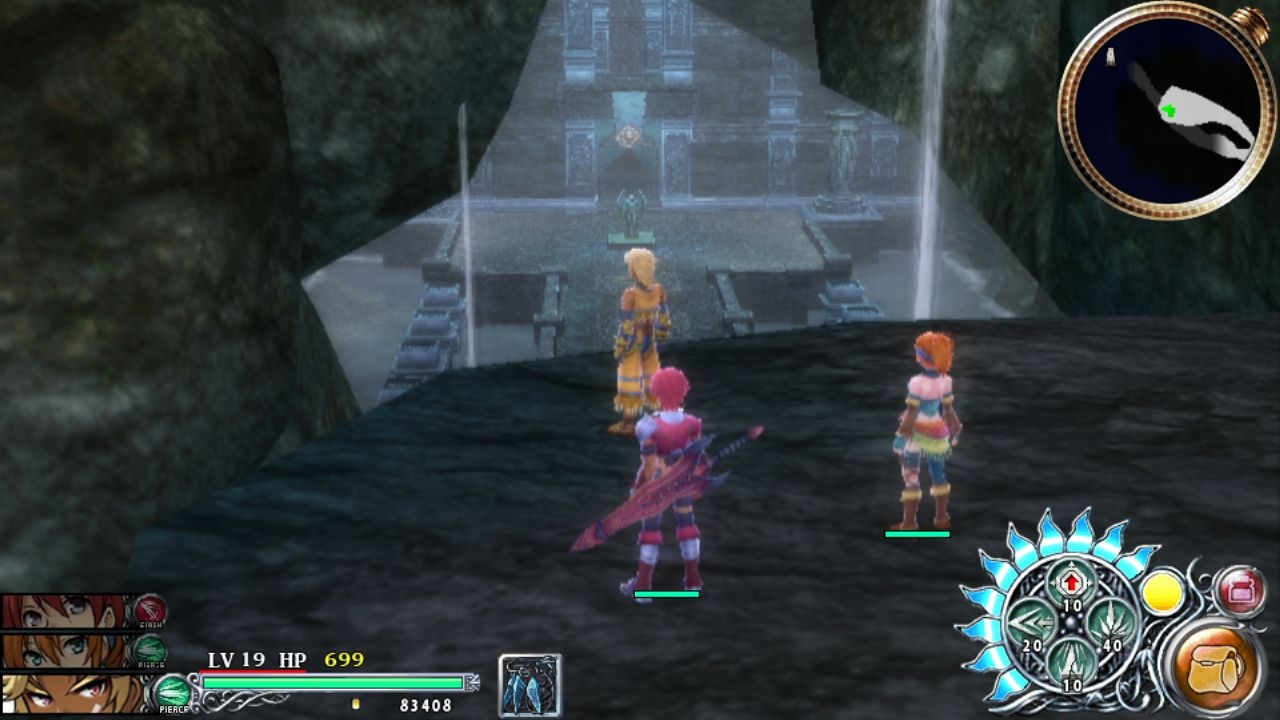Choose the blonde party member portrait
Image resolution: width=1280 pixels, height=720 pixels.
point(68,693)
